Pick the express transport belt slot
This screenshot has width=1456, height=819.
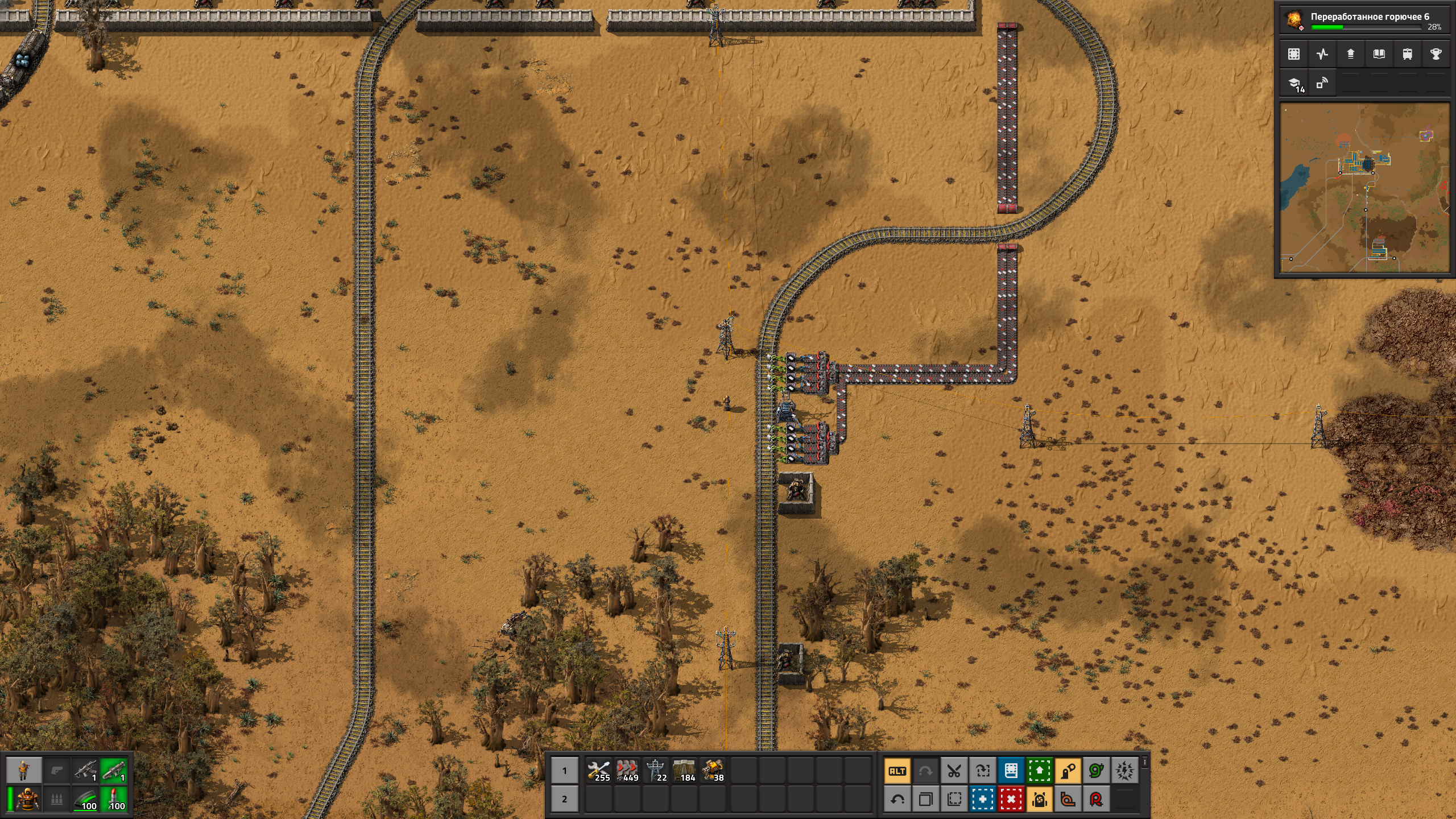[x=627, y=771]
